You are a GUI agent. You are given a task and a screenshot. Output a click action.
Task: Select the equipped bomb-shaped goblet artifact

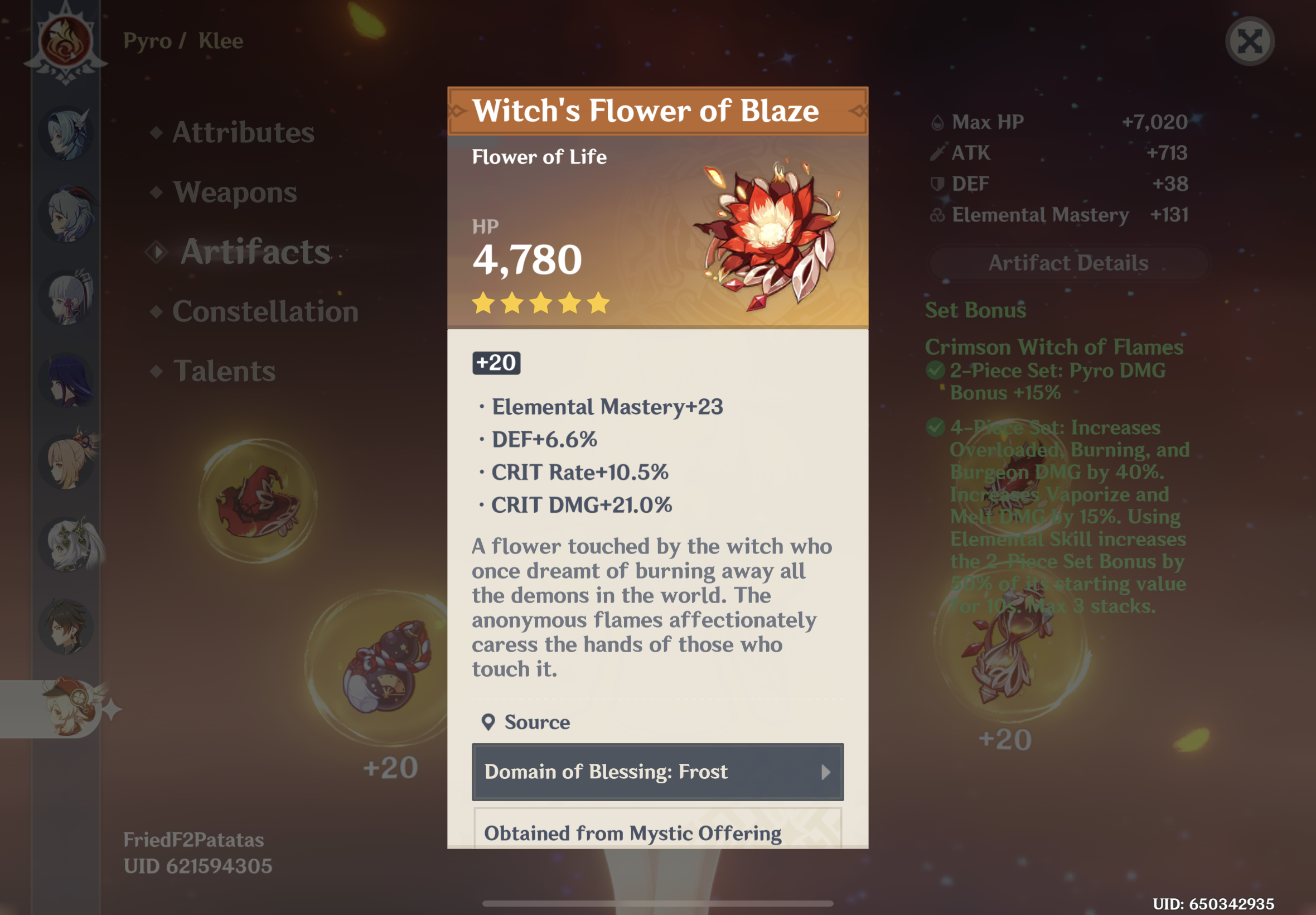383,665
